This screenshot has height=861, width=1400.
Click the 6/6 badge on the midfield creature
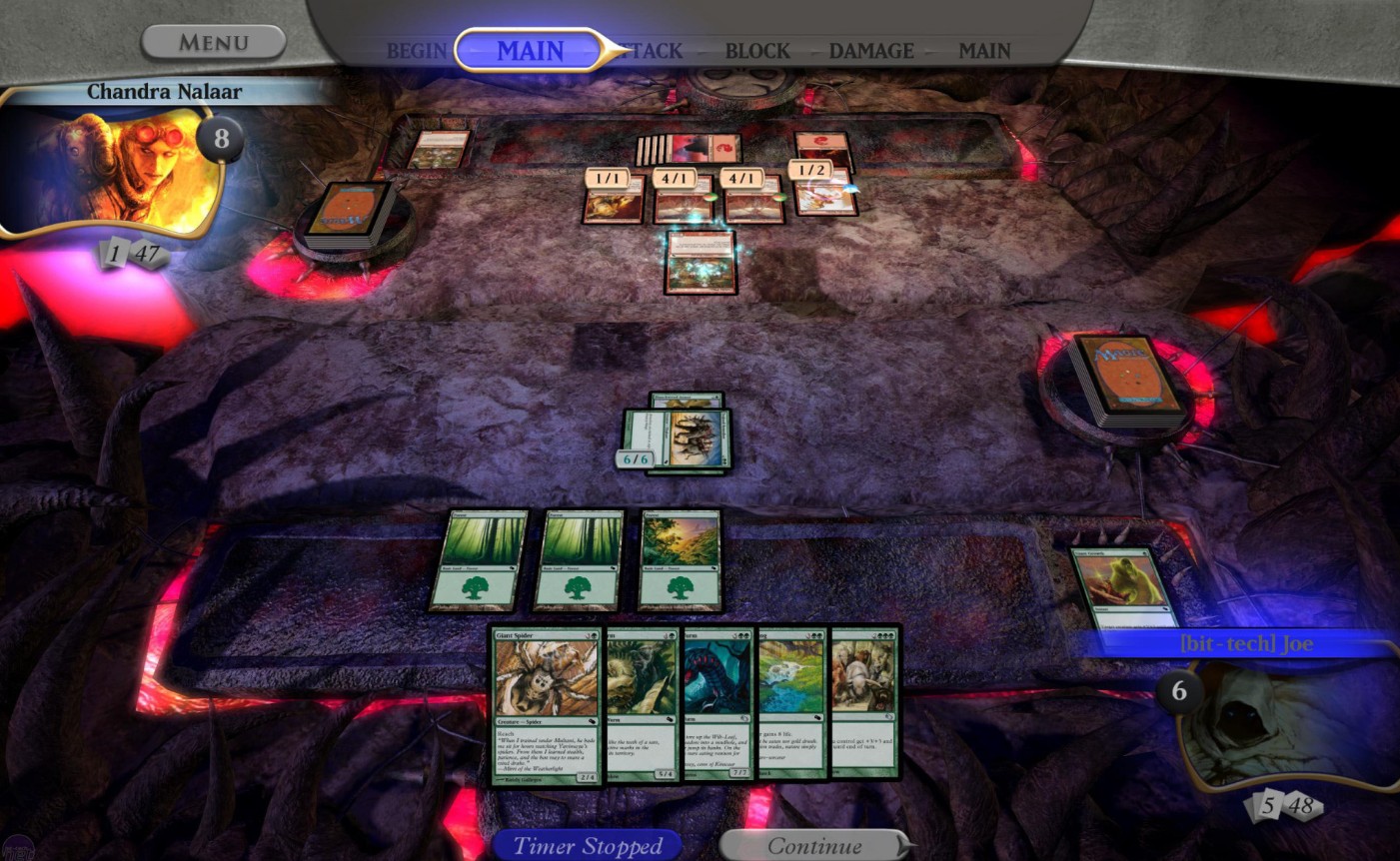pyautogui.click(x=637, y=459)
